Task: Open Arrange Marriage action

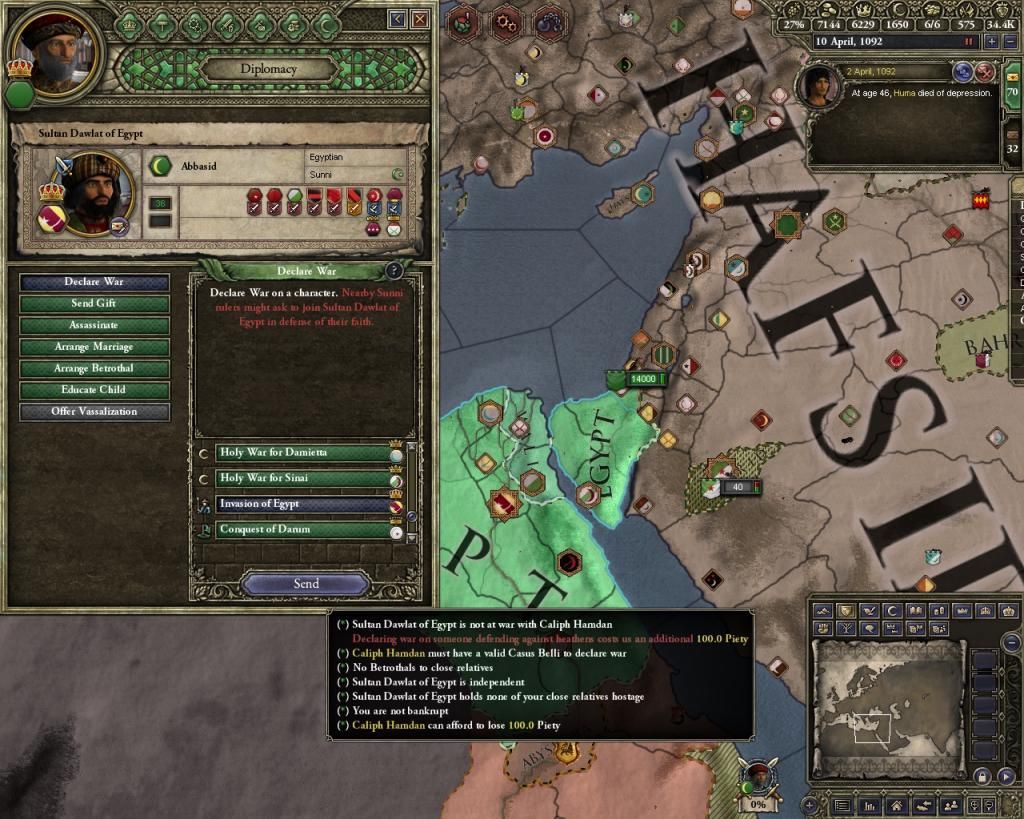Action: [94, 347]
